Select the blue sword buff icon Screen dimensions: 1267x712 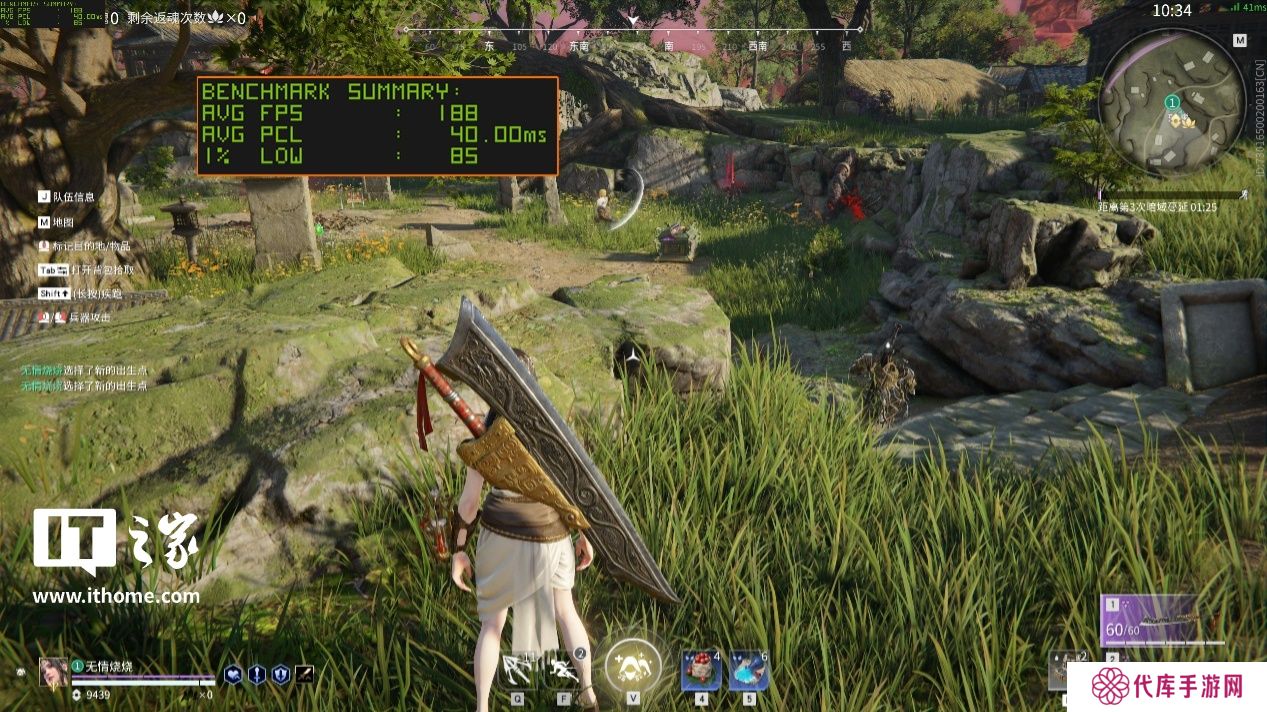256,676
